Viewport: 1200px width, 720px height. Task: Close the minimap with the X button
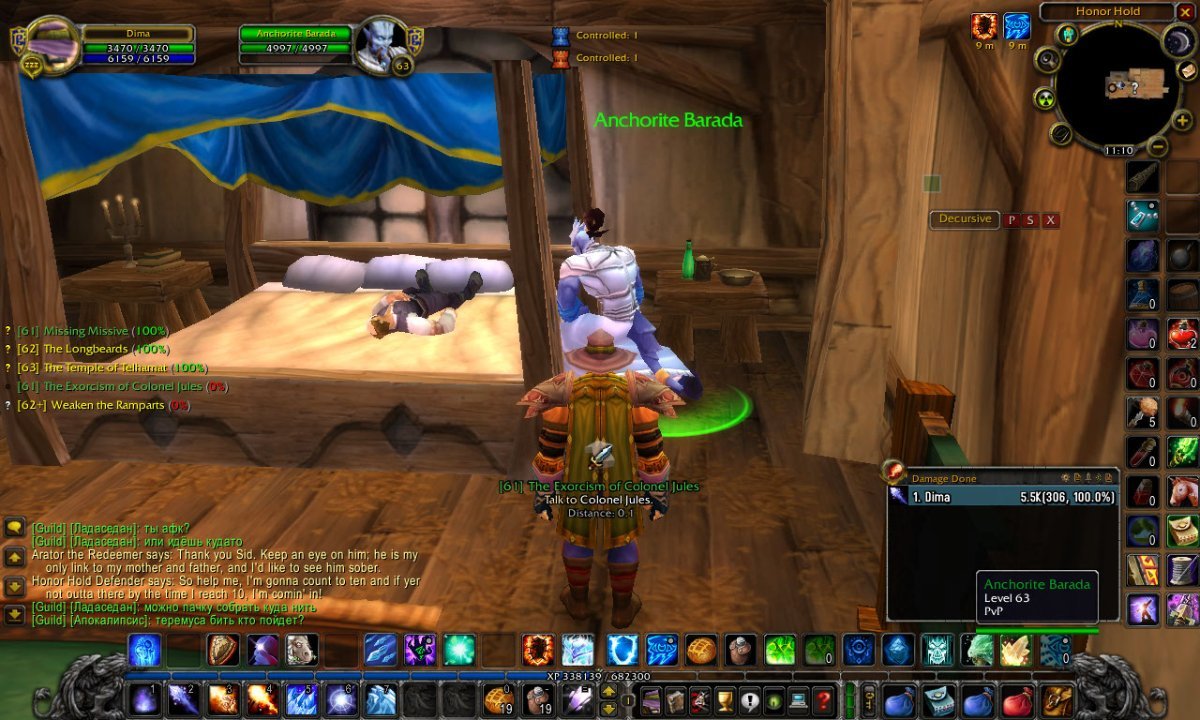coord(1186,12)
